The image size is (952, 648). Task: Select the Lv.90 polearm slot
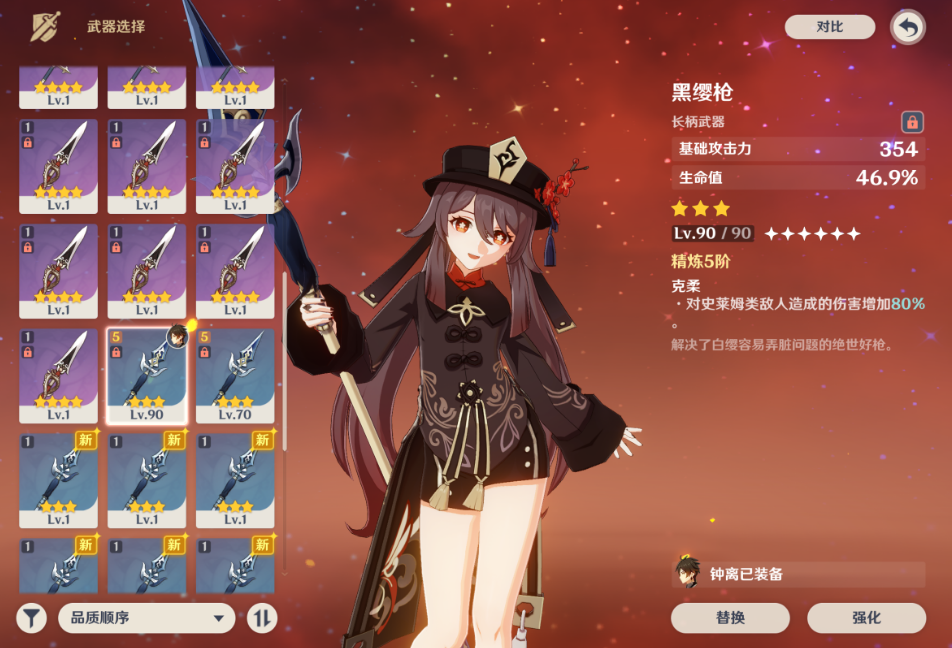(147, 376)
